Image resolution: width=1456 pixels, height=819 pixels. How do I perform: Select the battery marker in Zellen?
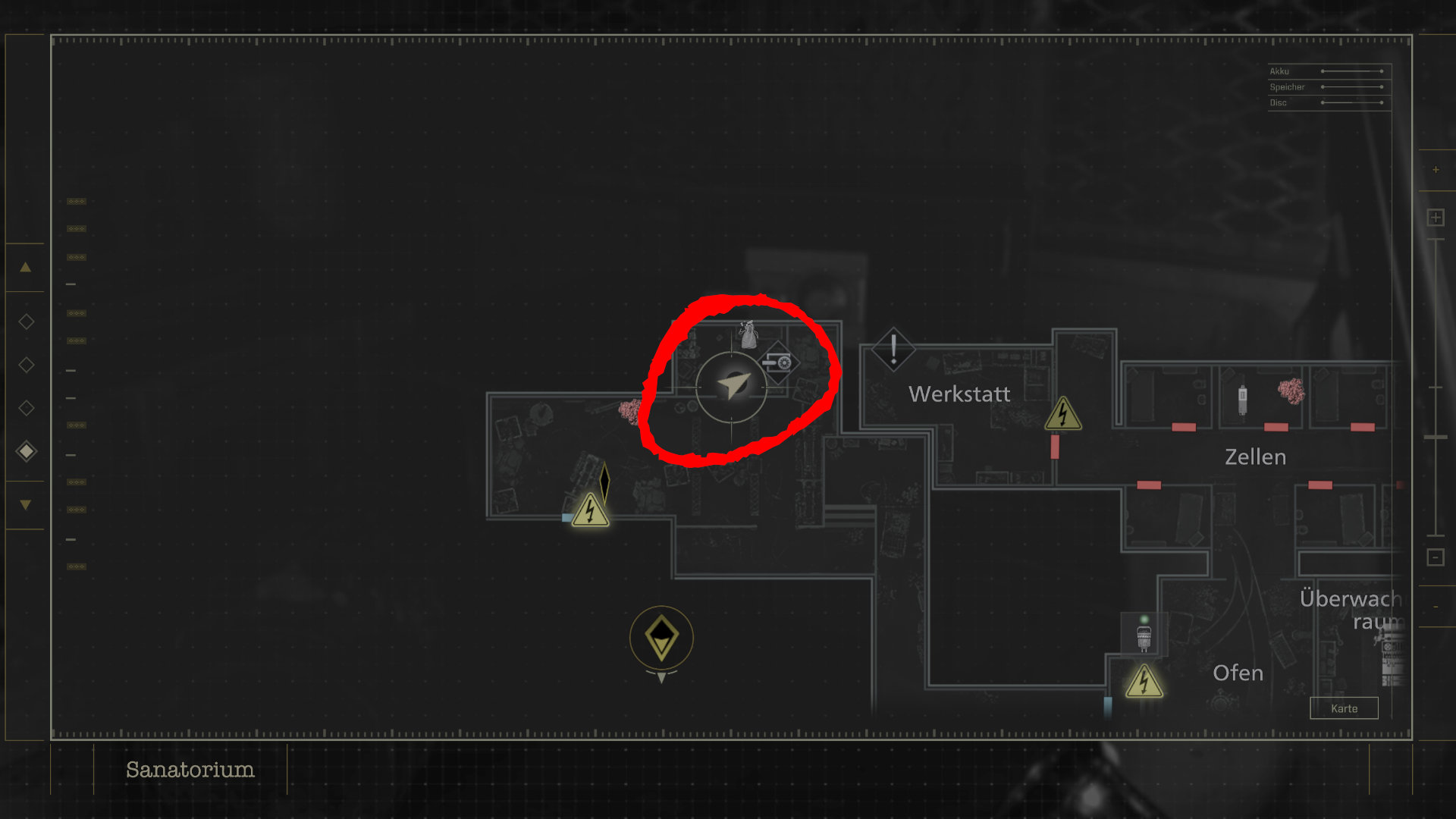tap(1242, 400)
